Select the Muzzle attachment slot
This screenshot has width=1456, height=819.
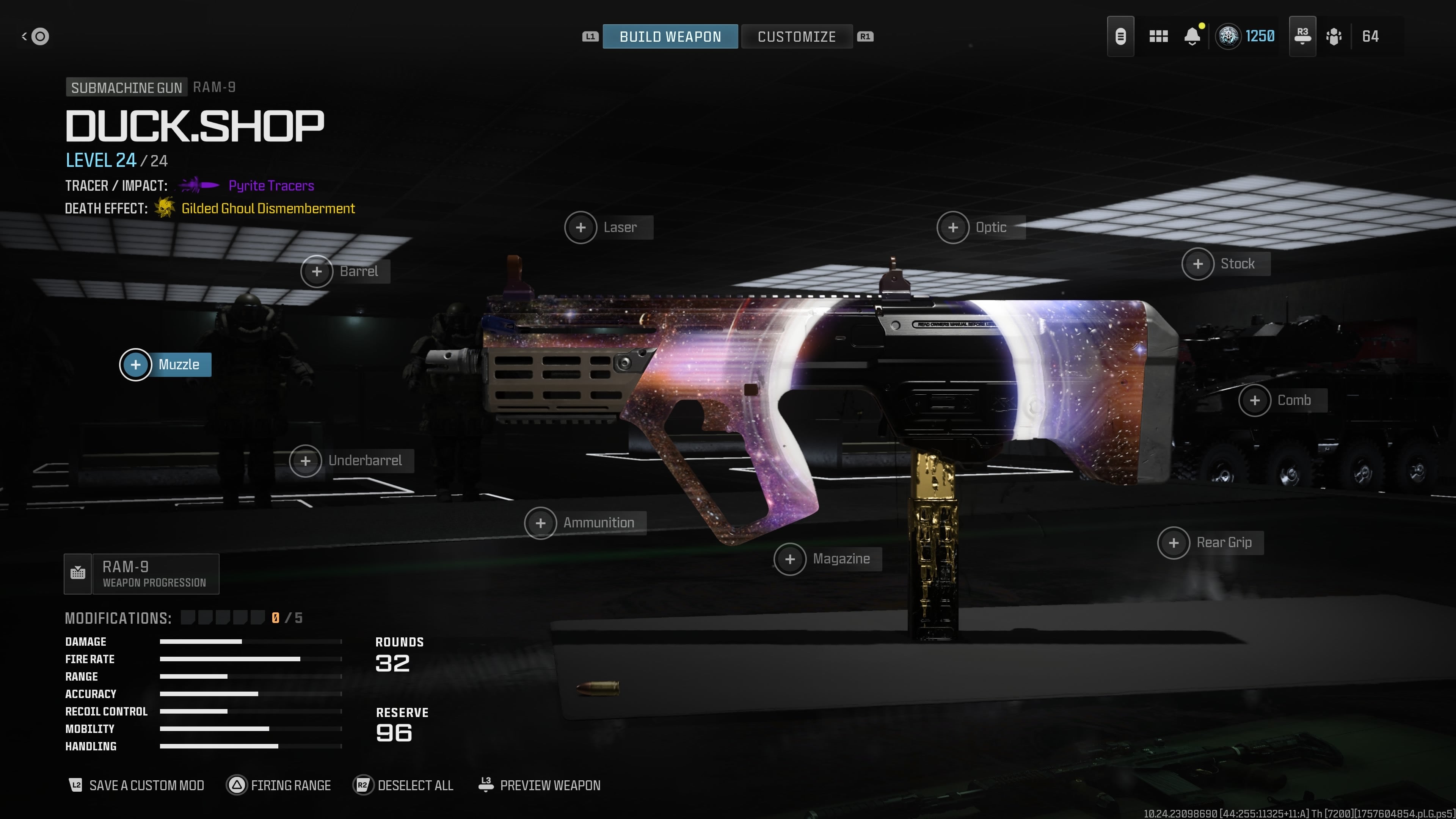click(x=166, y=364)
